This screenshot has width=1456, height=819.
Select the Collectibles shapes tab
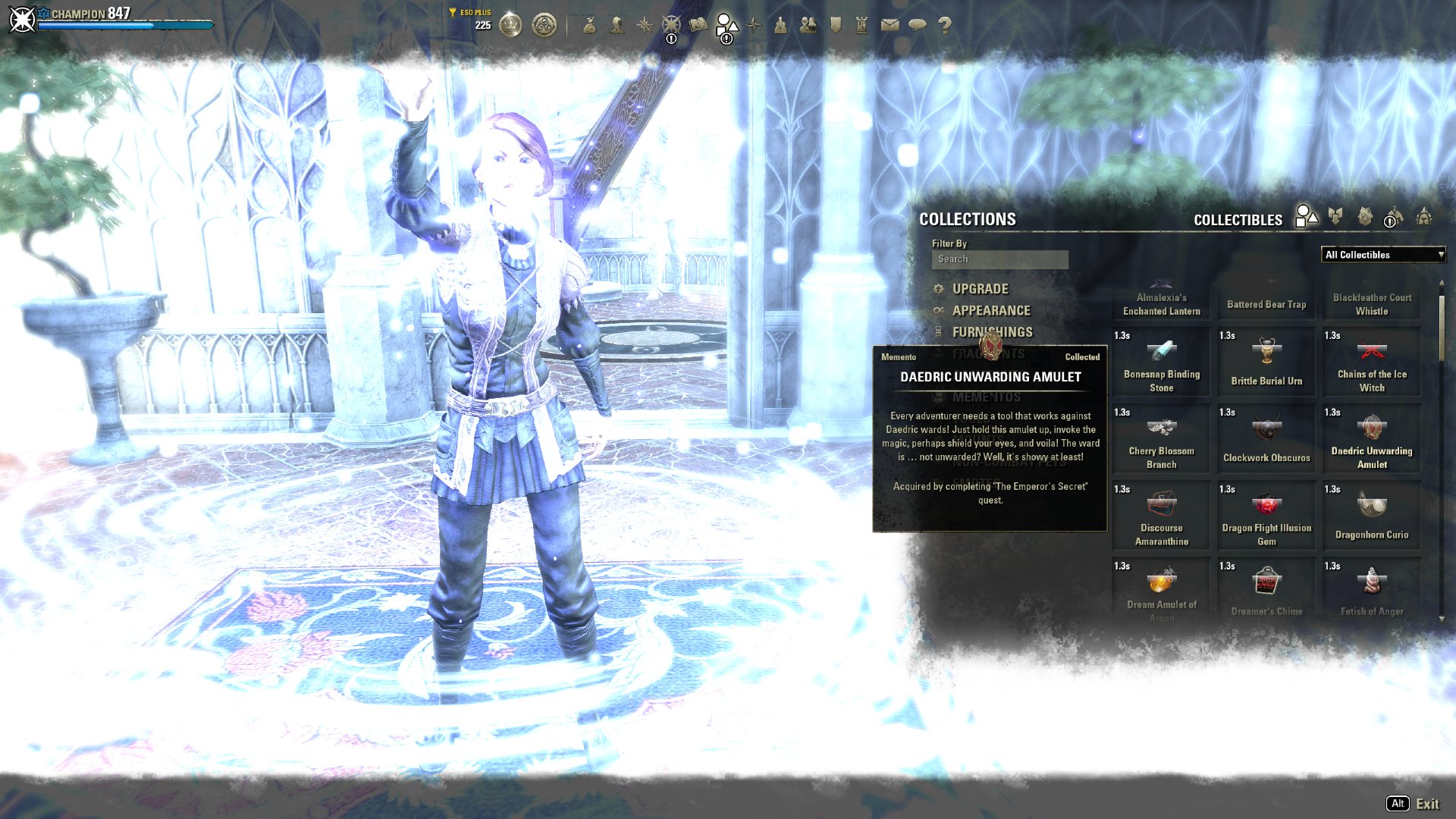[x=1306, y=218]
